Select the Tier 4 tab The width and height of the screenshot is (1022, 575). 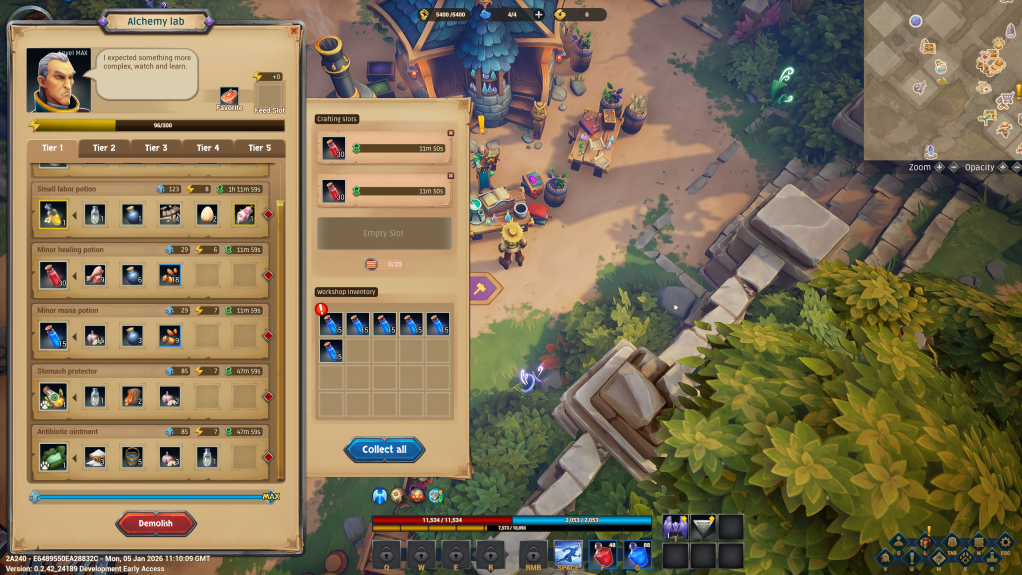point(208,148)
